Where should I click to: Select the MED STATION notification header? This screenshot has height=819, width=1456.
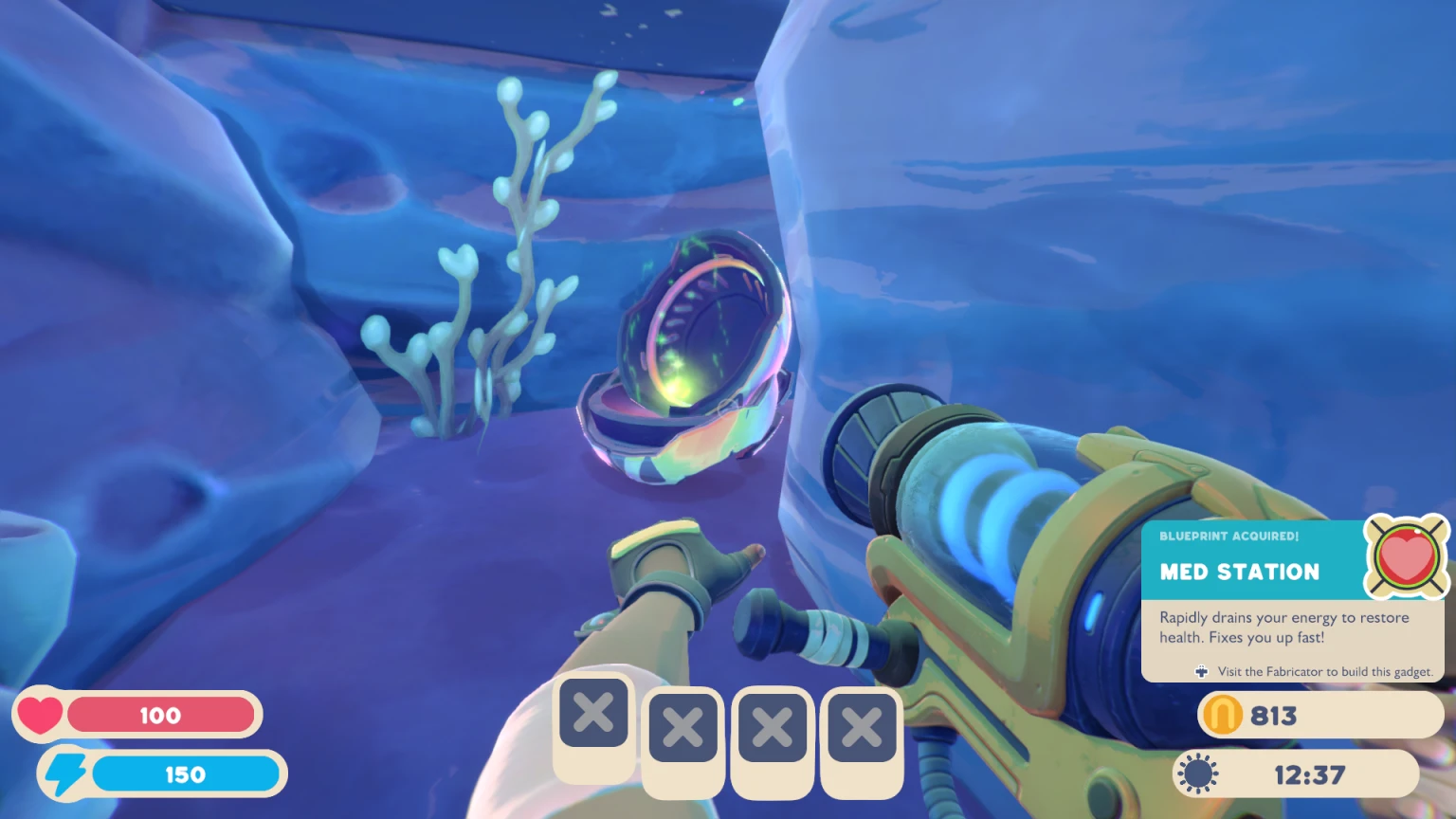coord(1238,573)
